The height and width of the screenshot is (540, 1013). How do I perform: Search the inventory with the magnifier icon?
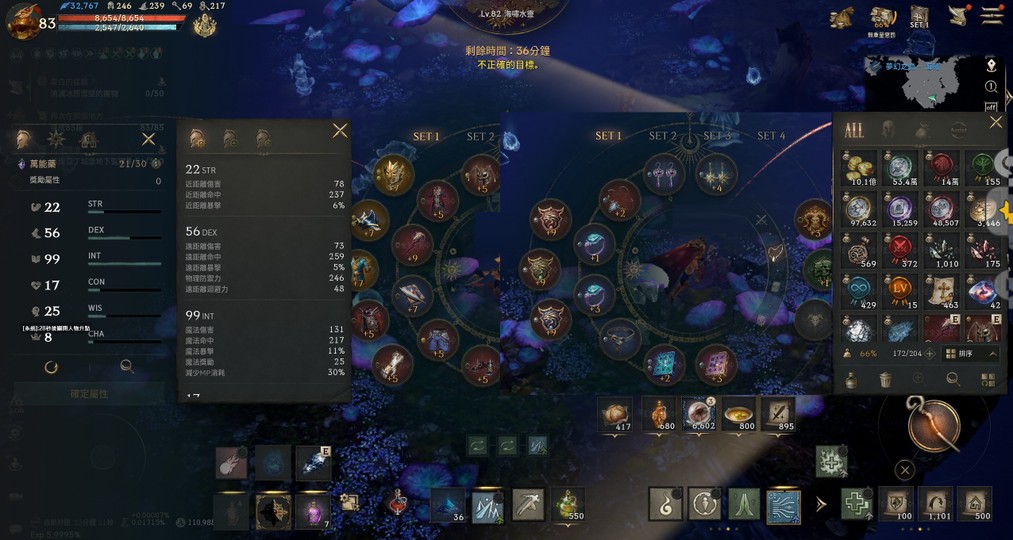point(953,379)
